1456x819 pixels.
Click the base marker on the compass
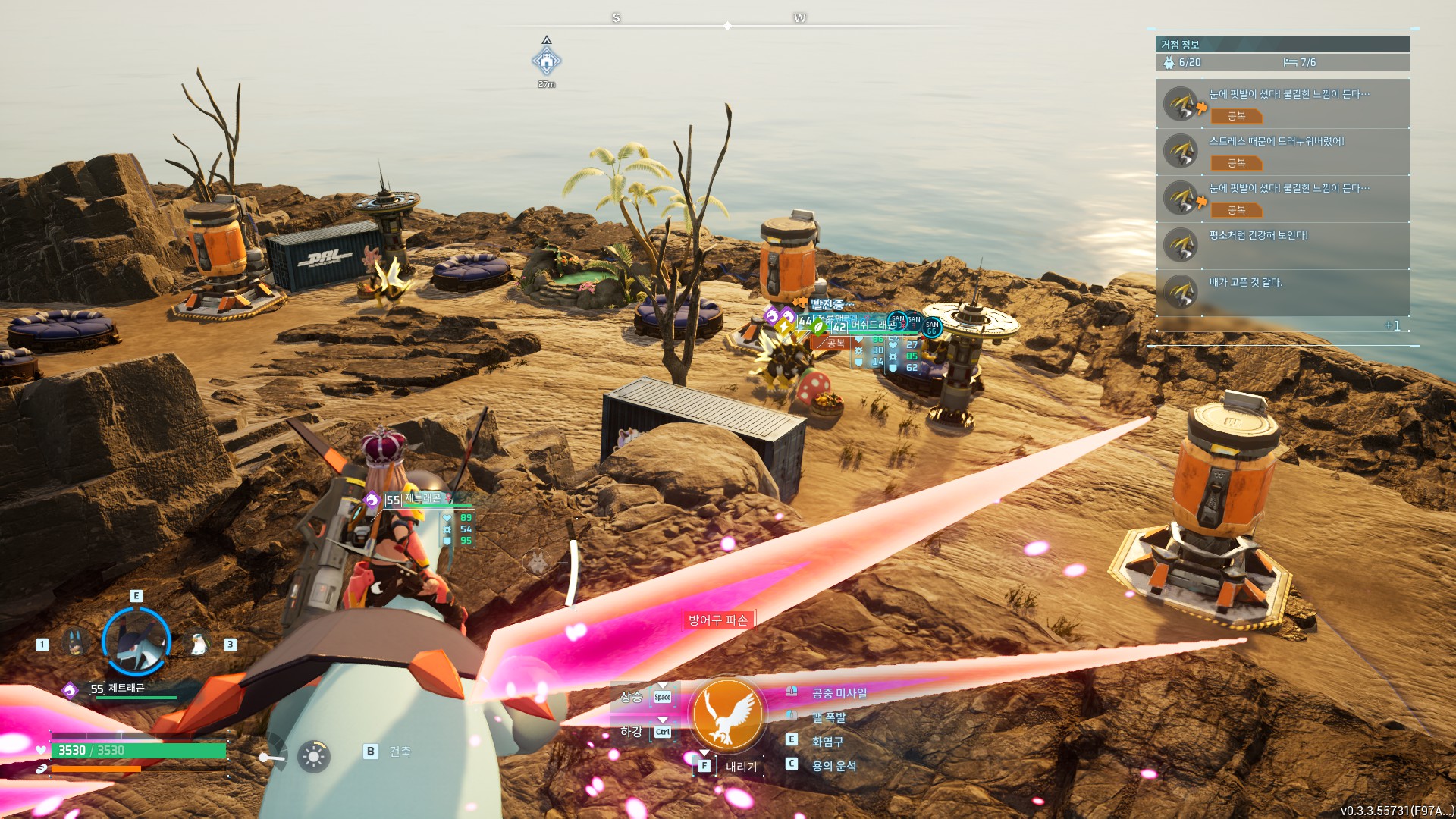coord(546,60)
